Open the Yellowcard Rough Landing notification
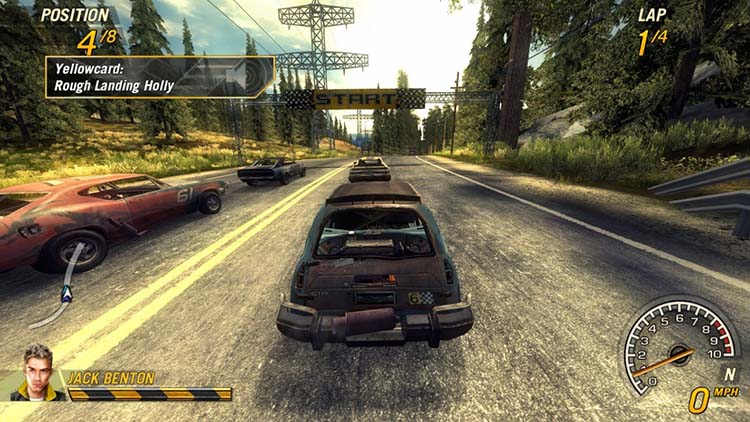Screen dimensions: 750x422 click(159, 77)
